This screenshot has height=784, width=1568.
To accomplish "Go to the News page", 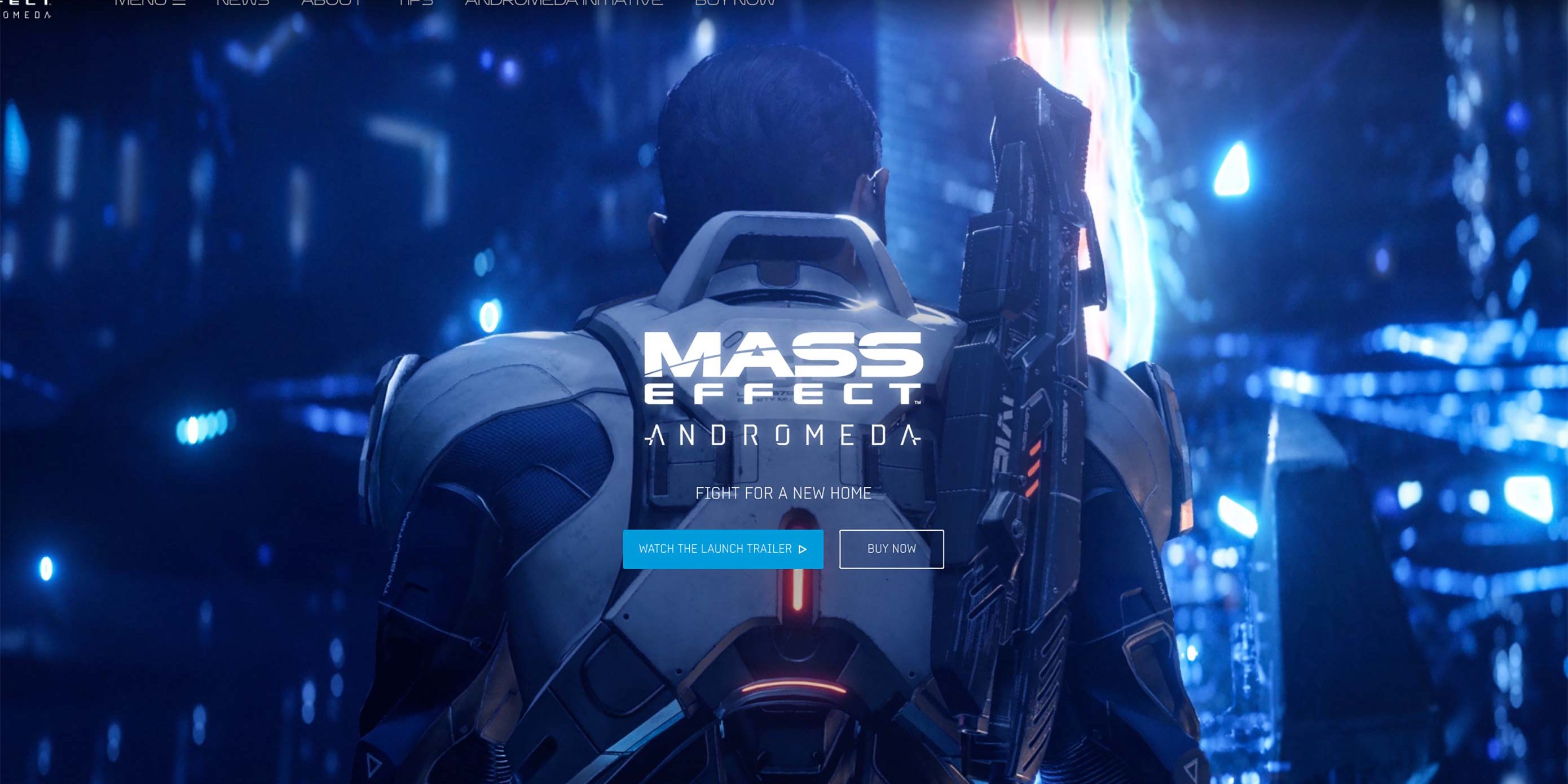I will coord(243,2).
